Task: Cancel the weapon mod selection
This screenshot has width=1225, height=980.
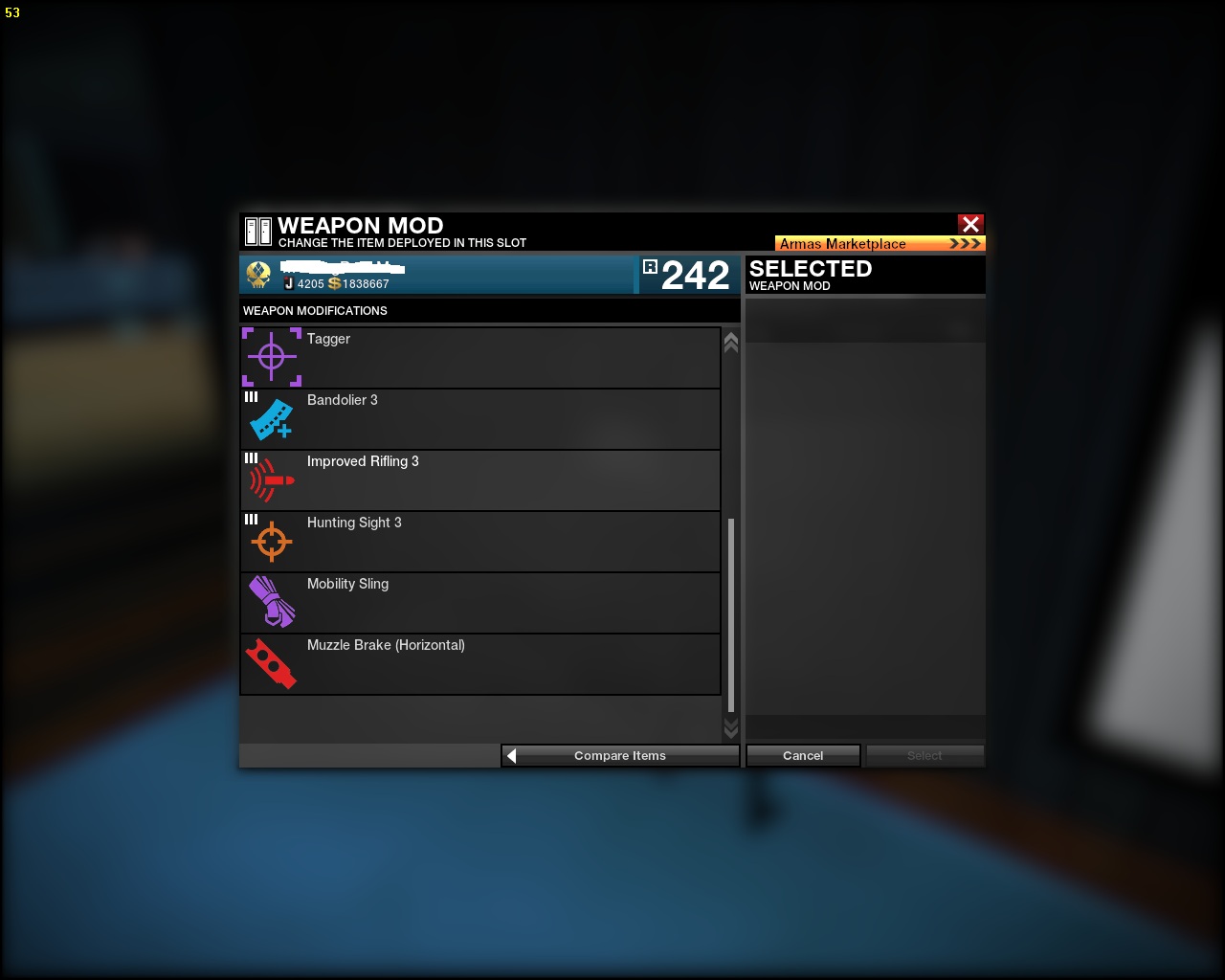Action: [803, 756]
